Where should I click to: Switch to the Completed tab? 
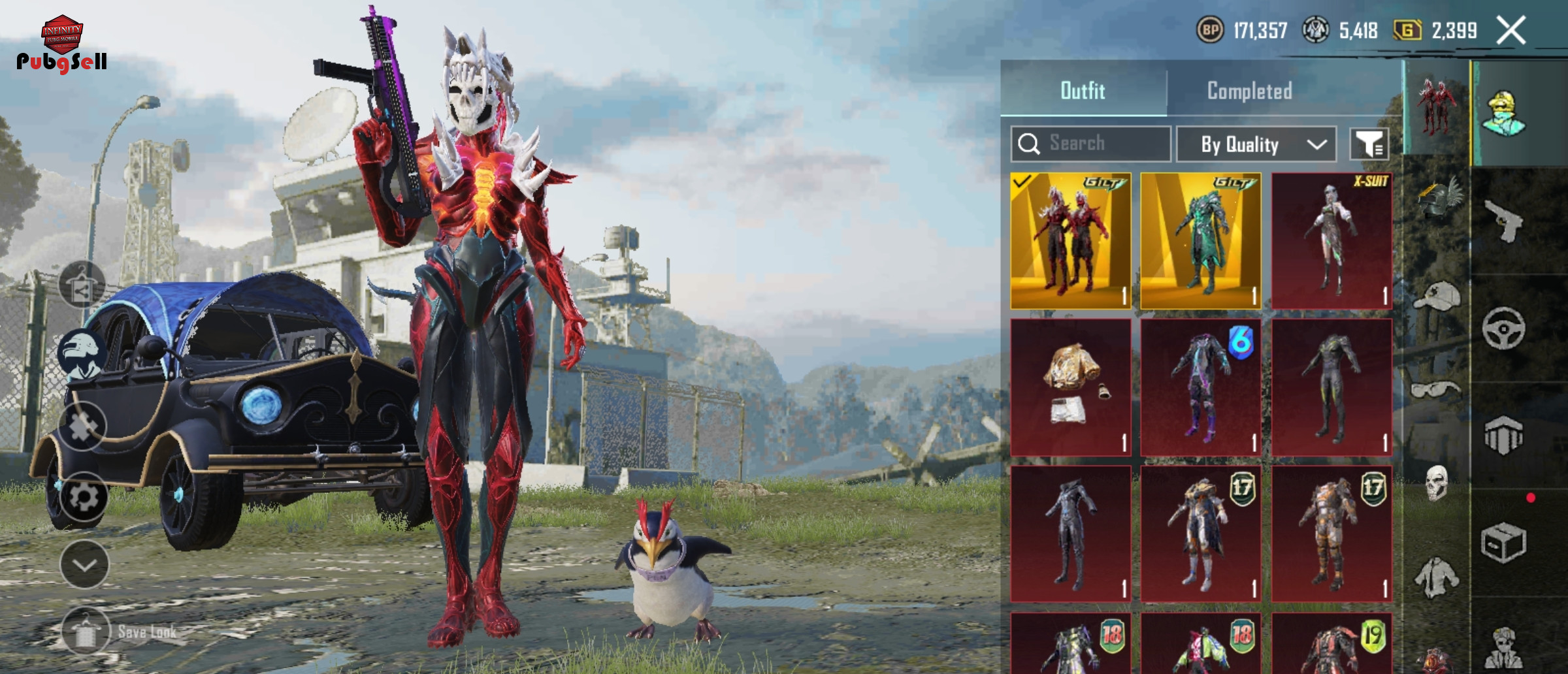[1249, 91]
